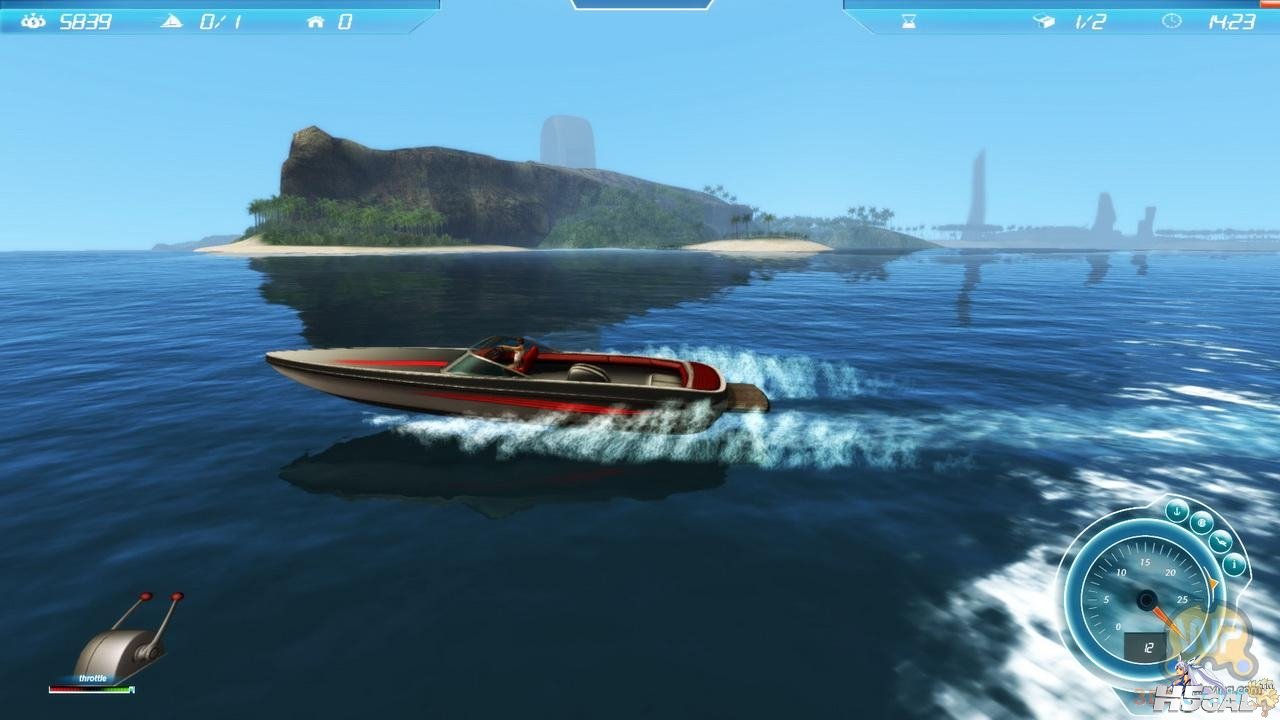Select the round dial icon beside the anchor

[x=1201, y=522]
